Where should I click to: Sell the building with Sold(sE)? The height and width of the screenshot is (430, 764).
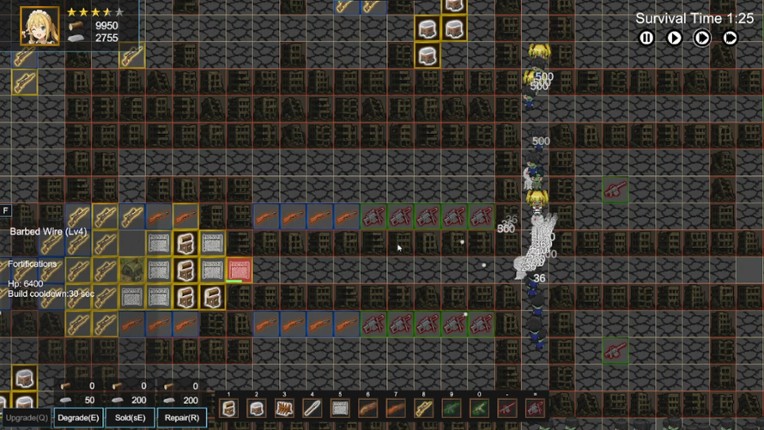pos(129,417)
